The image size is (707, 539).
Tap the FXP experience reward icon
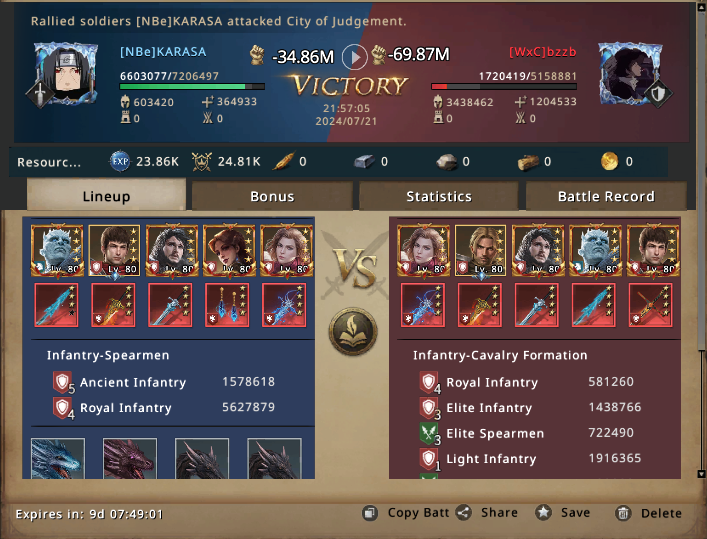point(120,161)
